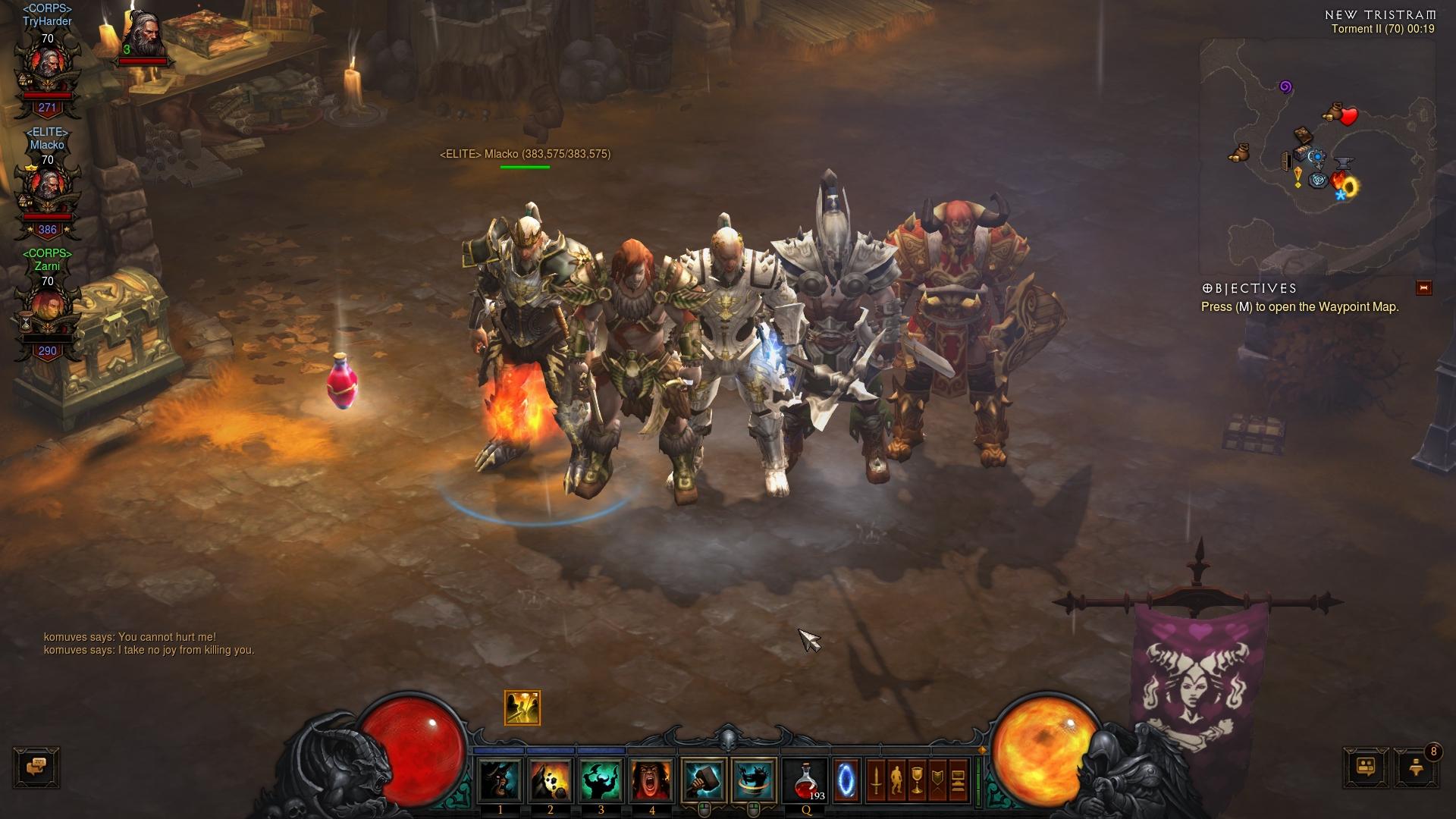Open the character inventory figure button
Viewport: 1456px width, 819px height.
click(896, 781)
